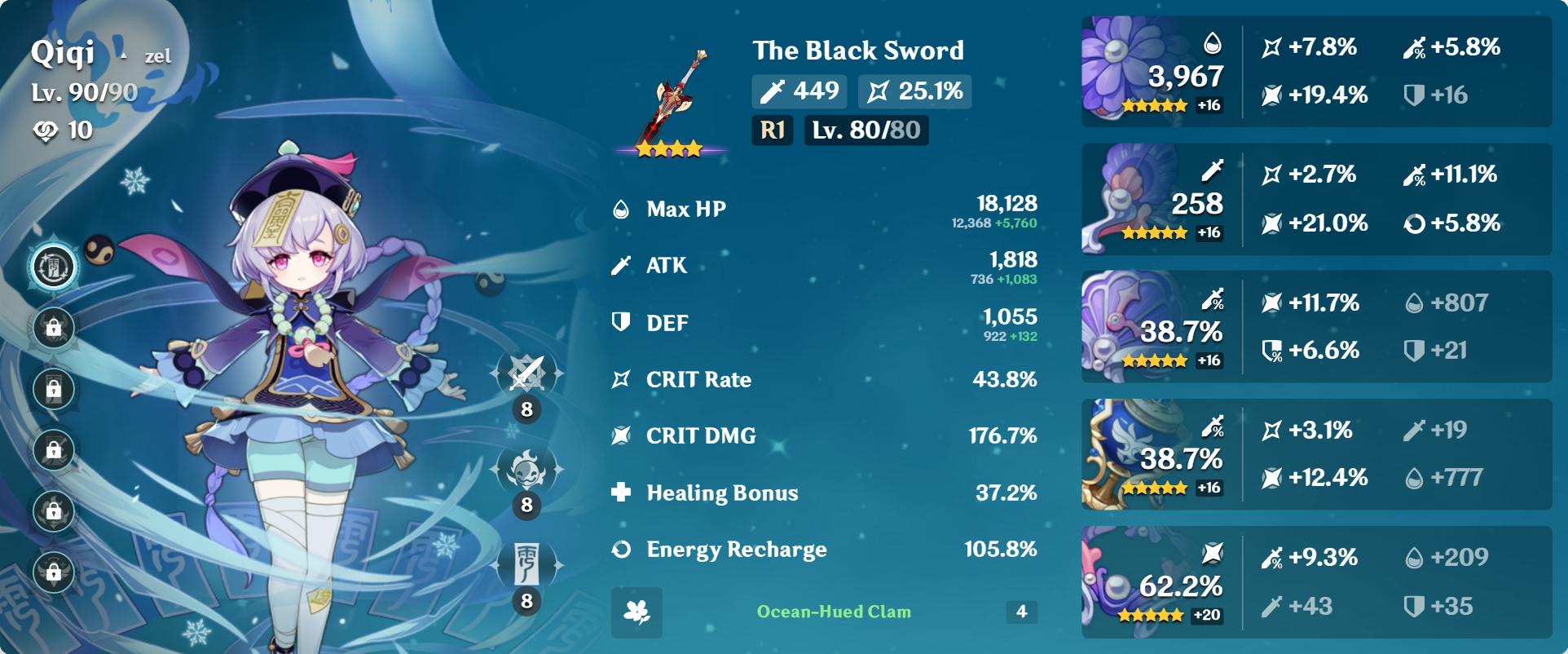Open the Healing Bonus stat icon
Screen dimensions: 1568x654
click(x=621, y=493)
